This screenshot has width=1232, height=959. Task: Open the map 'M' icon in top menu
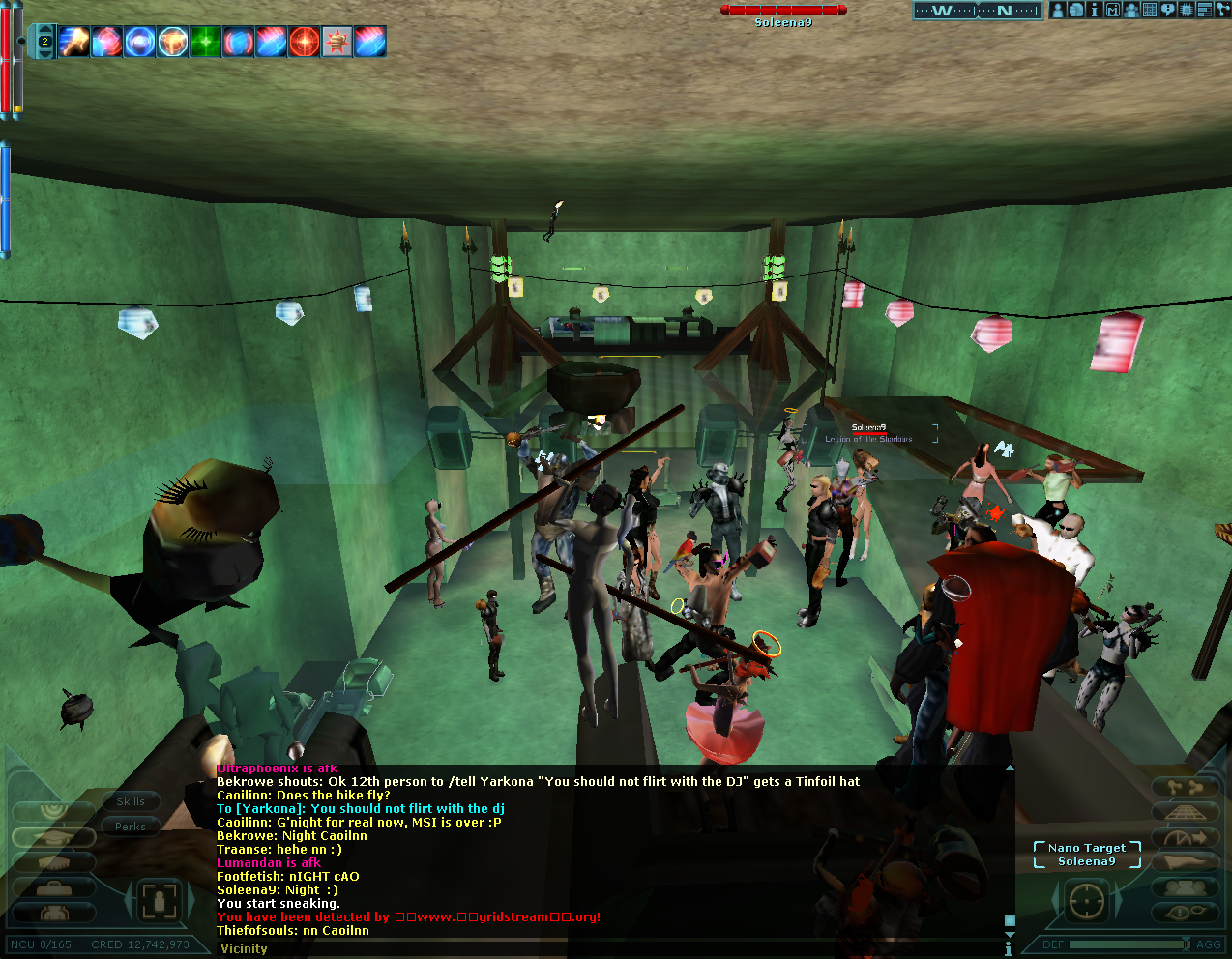(1112, 11)
